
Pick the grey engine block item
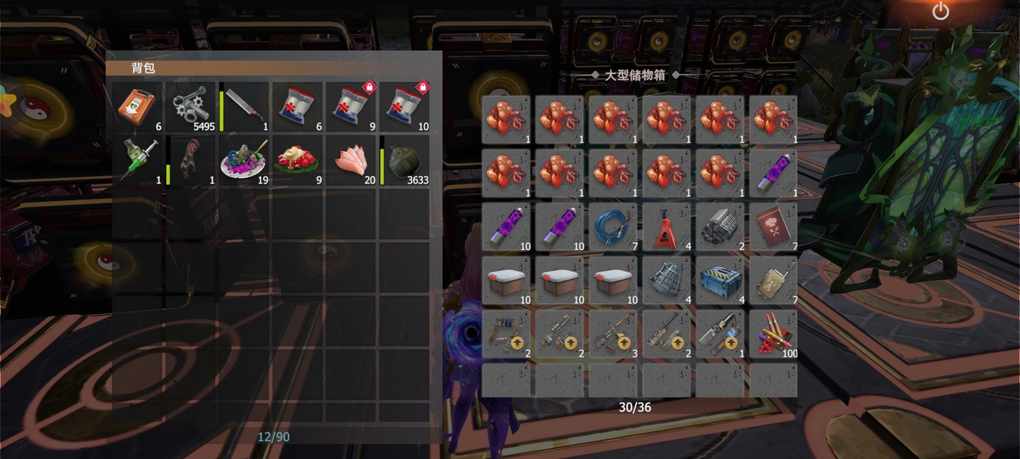pos(720,227)
